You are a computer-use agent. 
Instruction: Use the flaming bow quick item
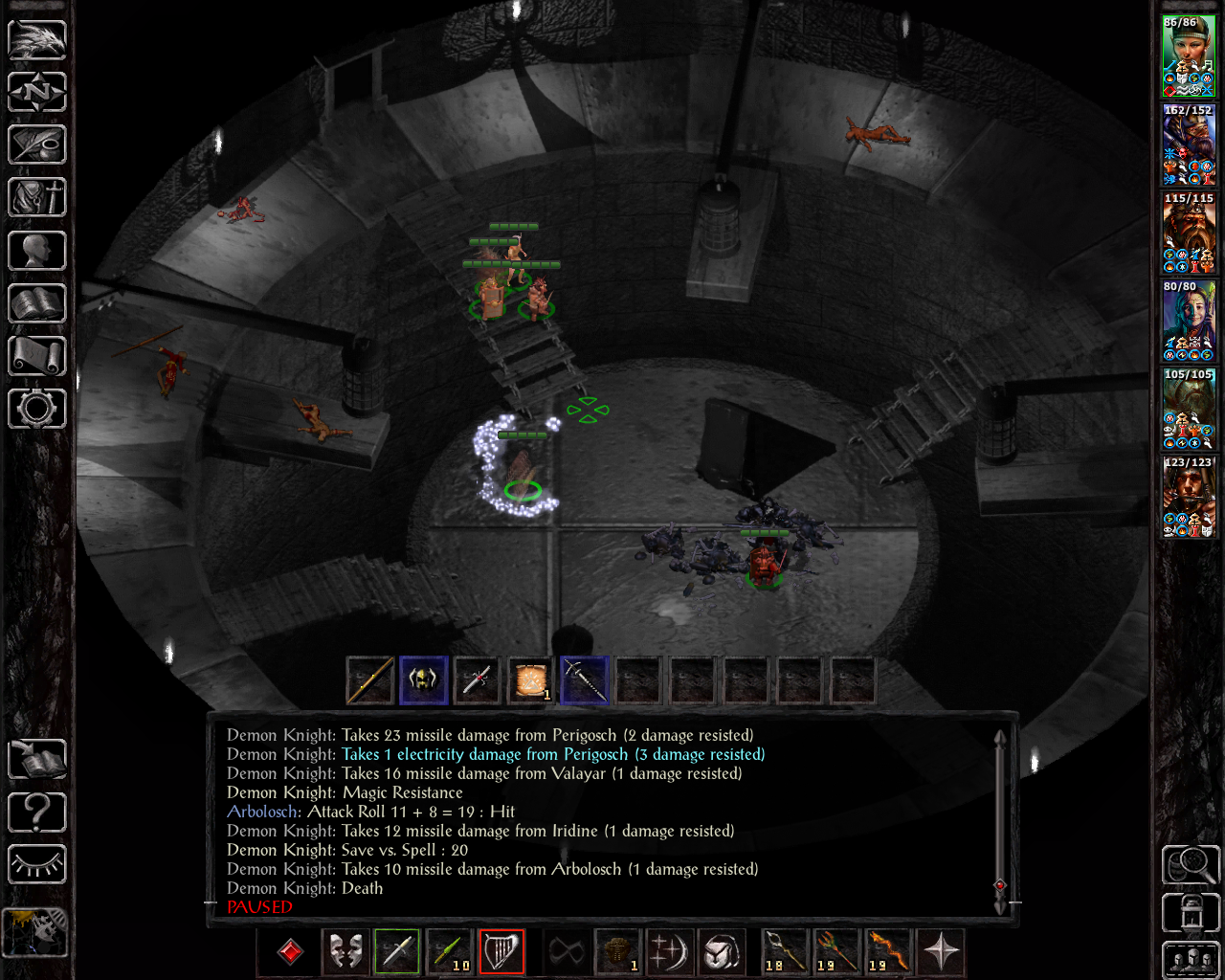tap(887, 952)
